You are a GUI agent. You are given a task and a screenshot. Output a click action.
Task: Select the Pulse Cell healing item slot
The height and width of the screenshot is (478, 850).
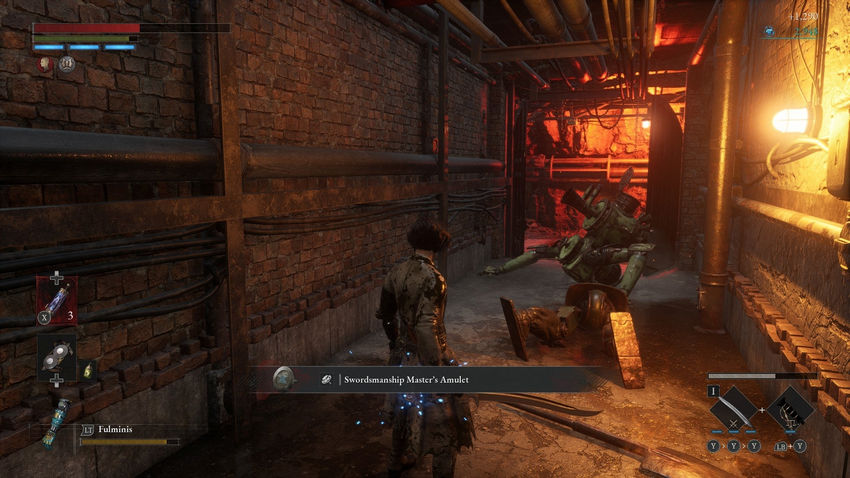(56, 298)
